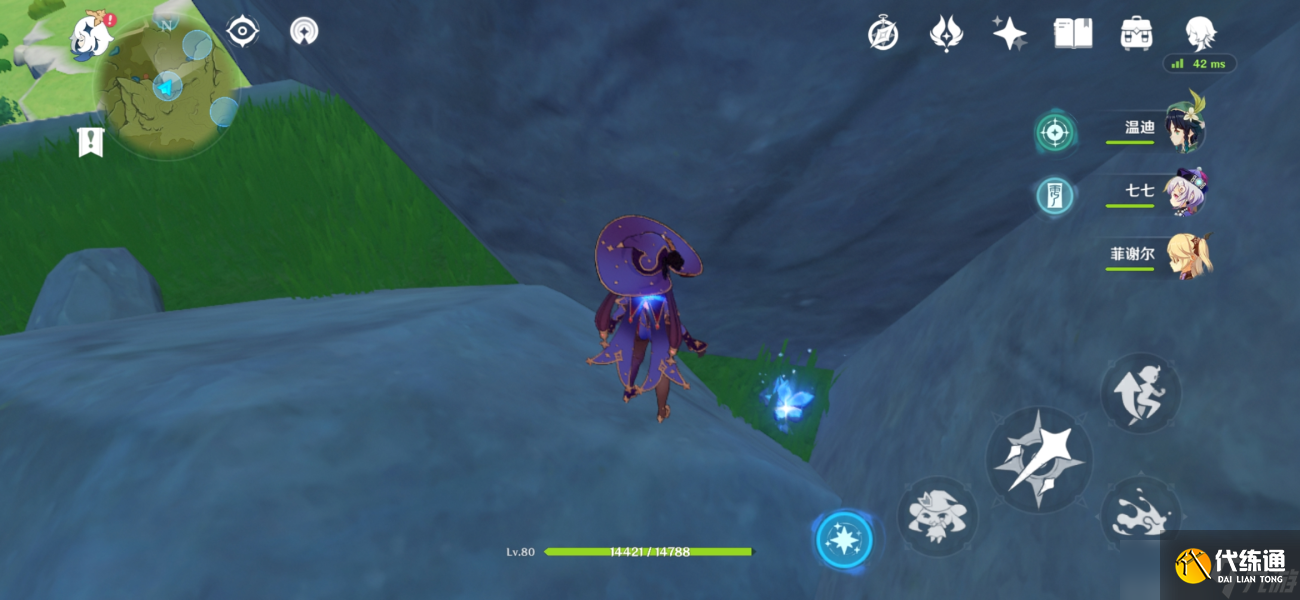The height and width of the screenshot is (600, 1300).
Task: Toggle the eye-shaped elemental sight icon
Action: point(243,32)
